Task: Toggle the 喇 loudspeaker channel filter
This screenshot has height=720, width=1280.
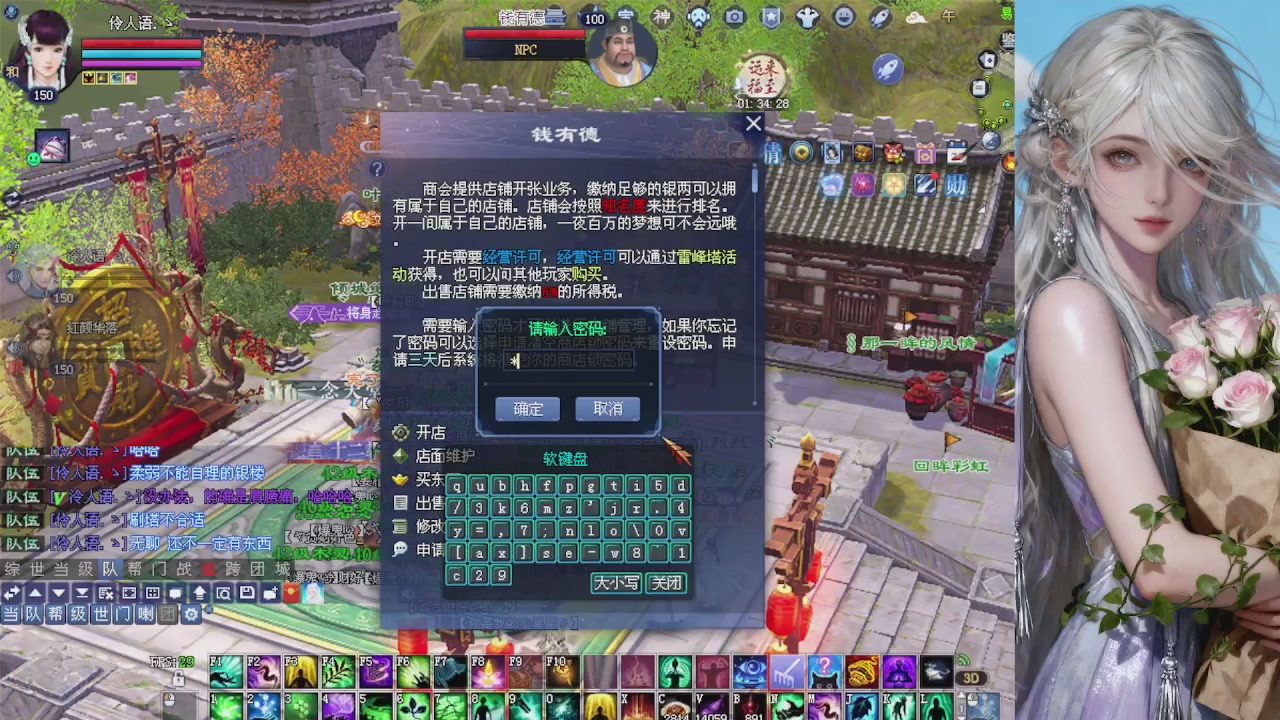Action: point(145,614)
